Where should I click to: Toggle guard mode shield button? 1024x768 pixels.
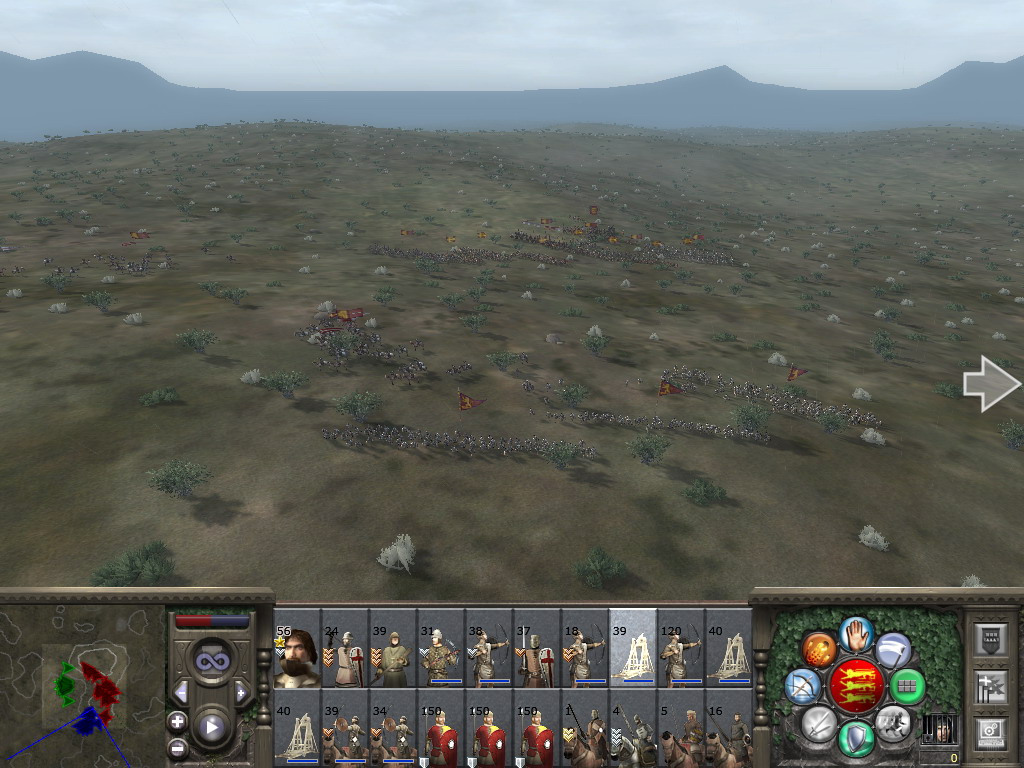(x=856, y=738)
